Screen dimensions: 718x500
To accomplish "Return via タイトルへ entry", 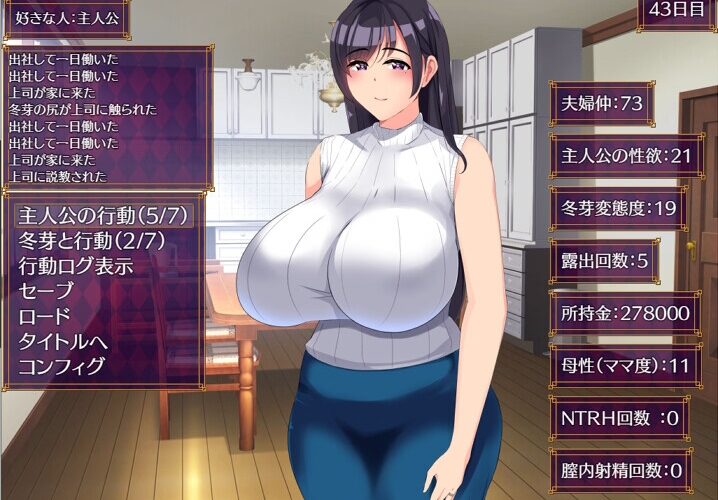I will [62, 341].
